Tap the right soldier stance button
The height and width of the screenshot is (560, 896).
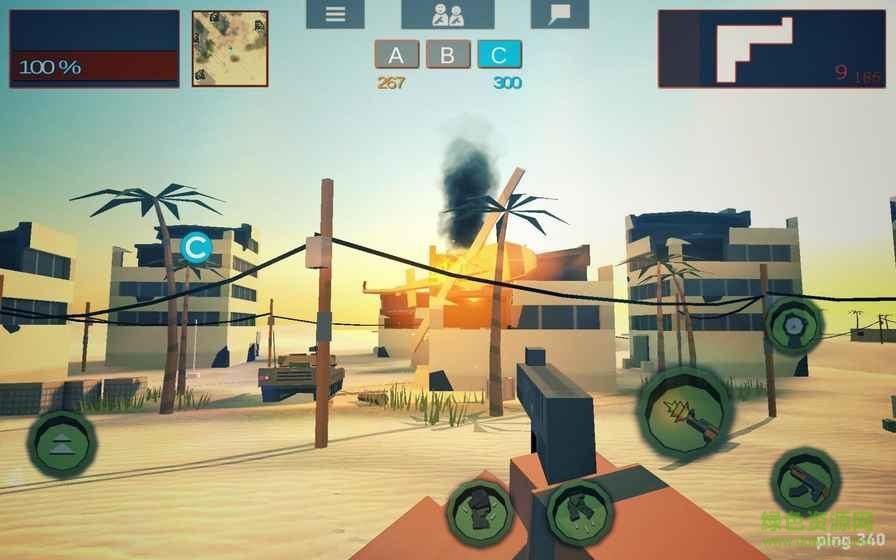(579, 512)
